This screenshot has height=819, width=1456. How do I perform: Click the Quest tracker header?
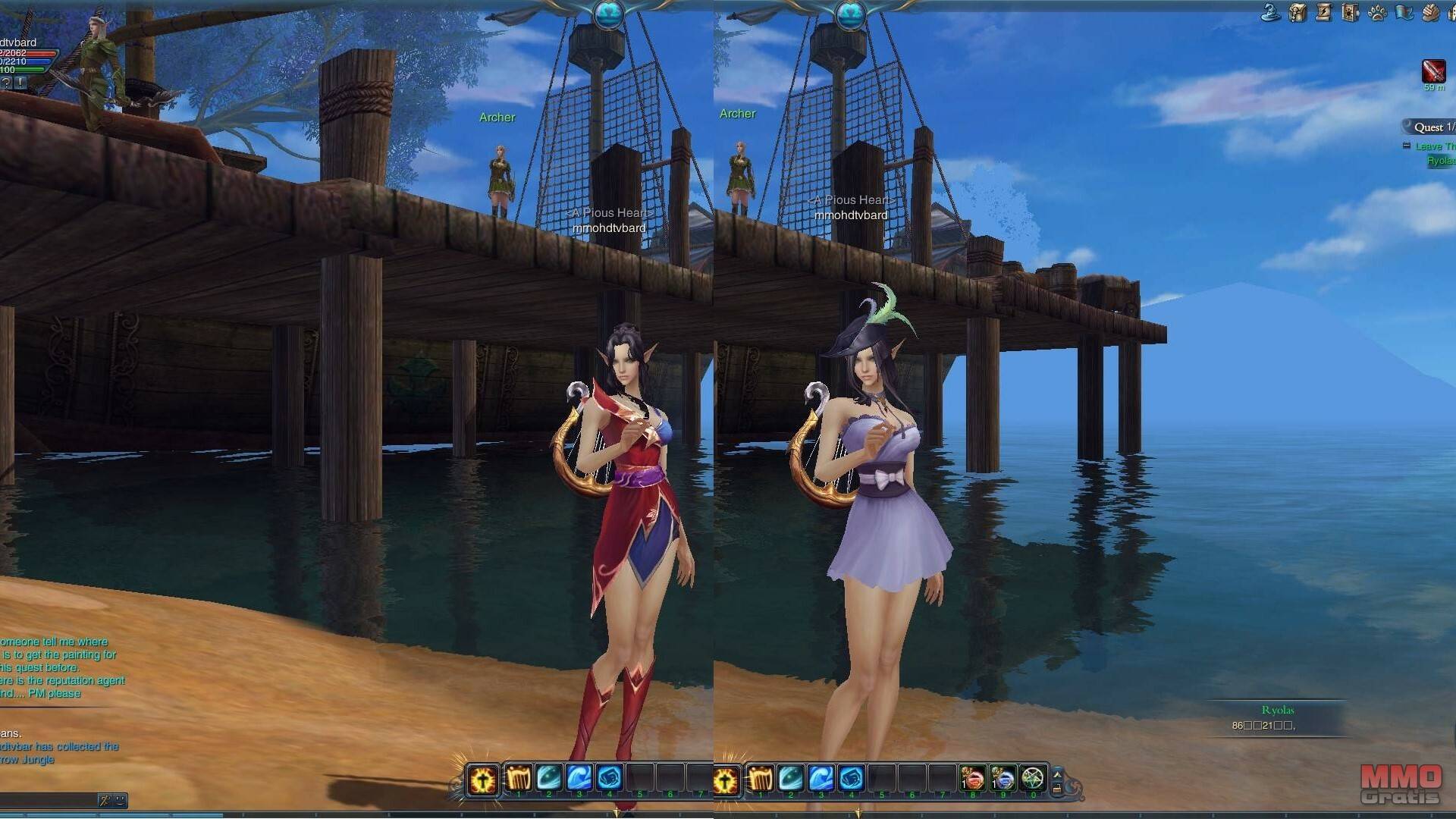[1432, 127]
